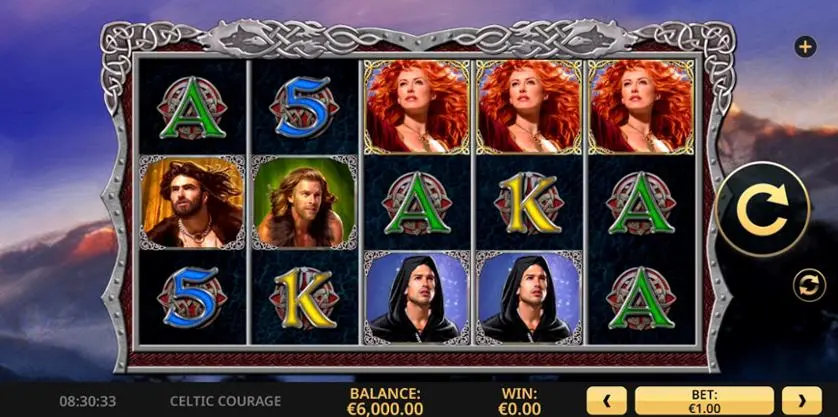838x417 pixels.
Task: Open the autoplay spin option
Action: point(806,285)
